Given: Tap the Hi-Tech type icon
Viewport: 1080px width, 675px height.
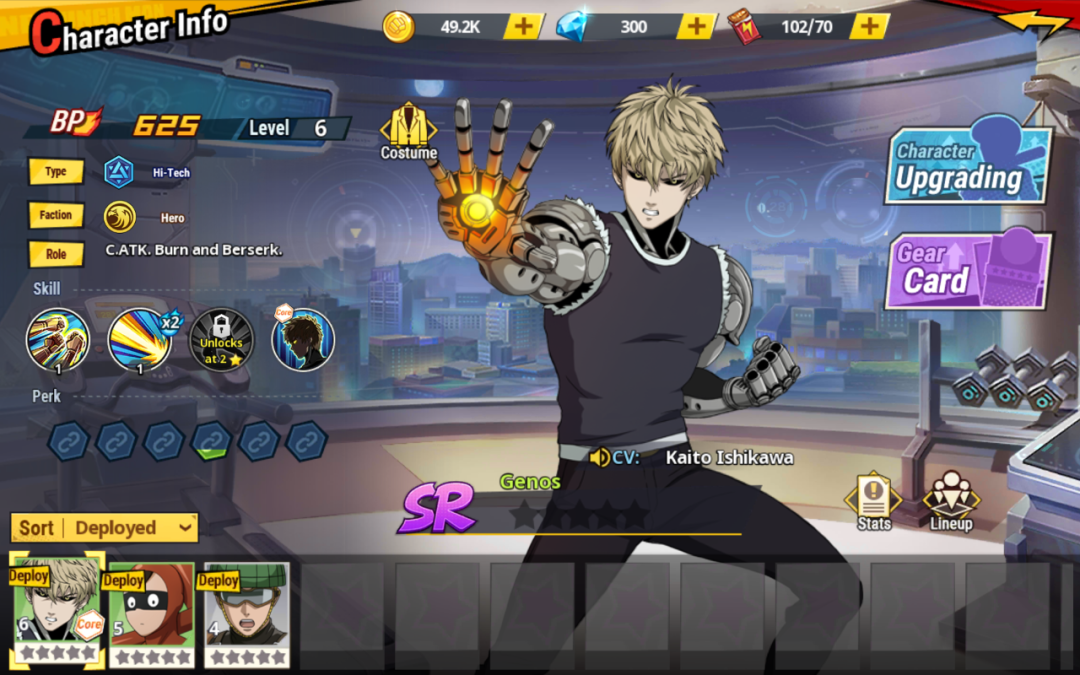Looking at the screenshot, I should [x=119, y=172].
